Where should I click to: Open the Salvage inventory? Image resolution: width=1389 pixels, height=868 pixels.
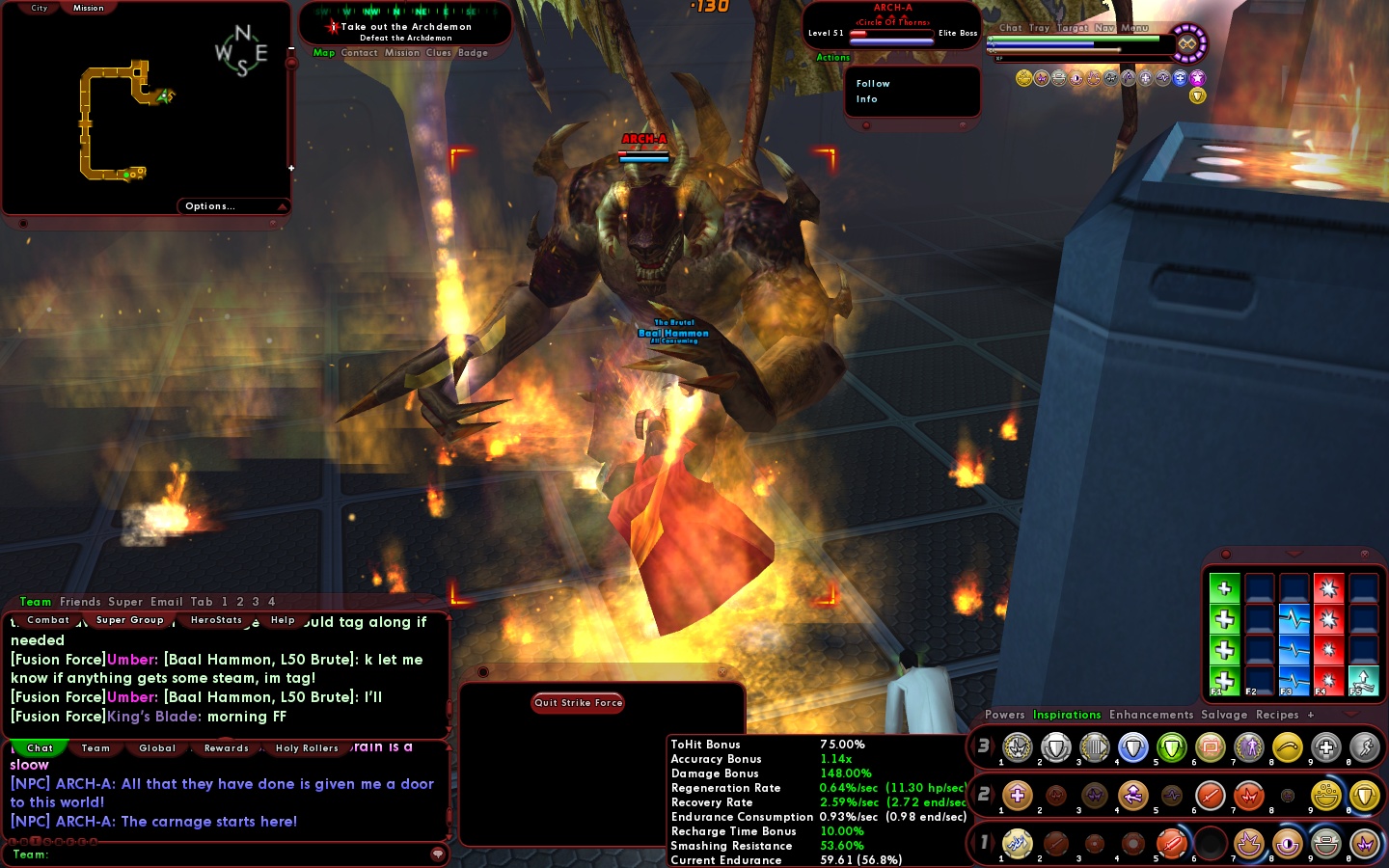point(1224,715)
